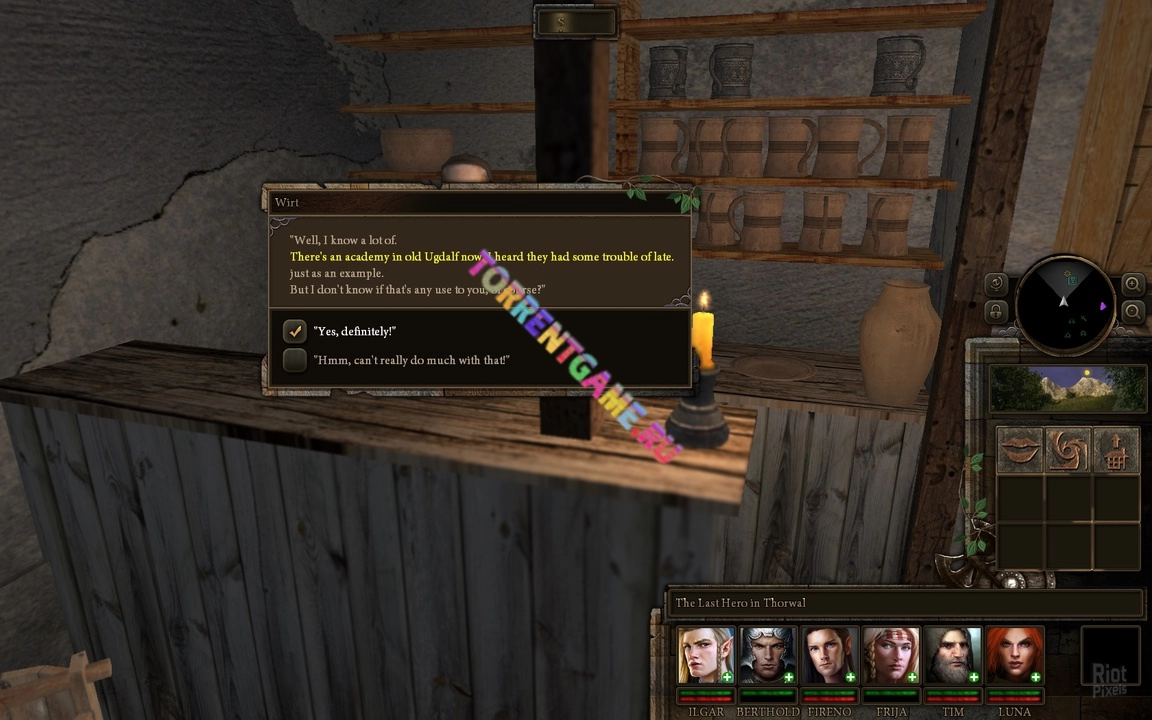Select Fireno's portrait
The image size is (1152, 720).
[x=830, y=655]
